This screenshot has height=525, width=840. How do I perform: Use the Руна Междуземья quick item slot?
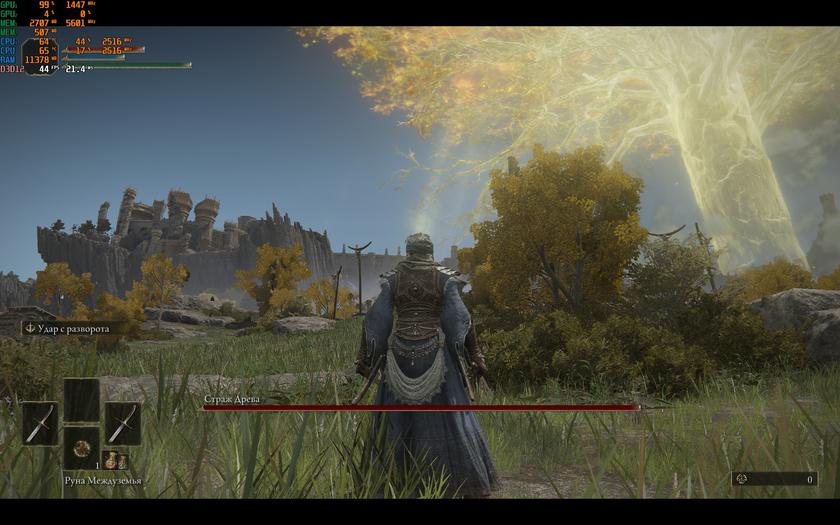click(81, 447)
